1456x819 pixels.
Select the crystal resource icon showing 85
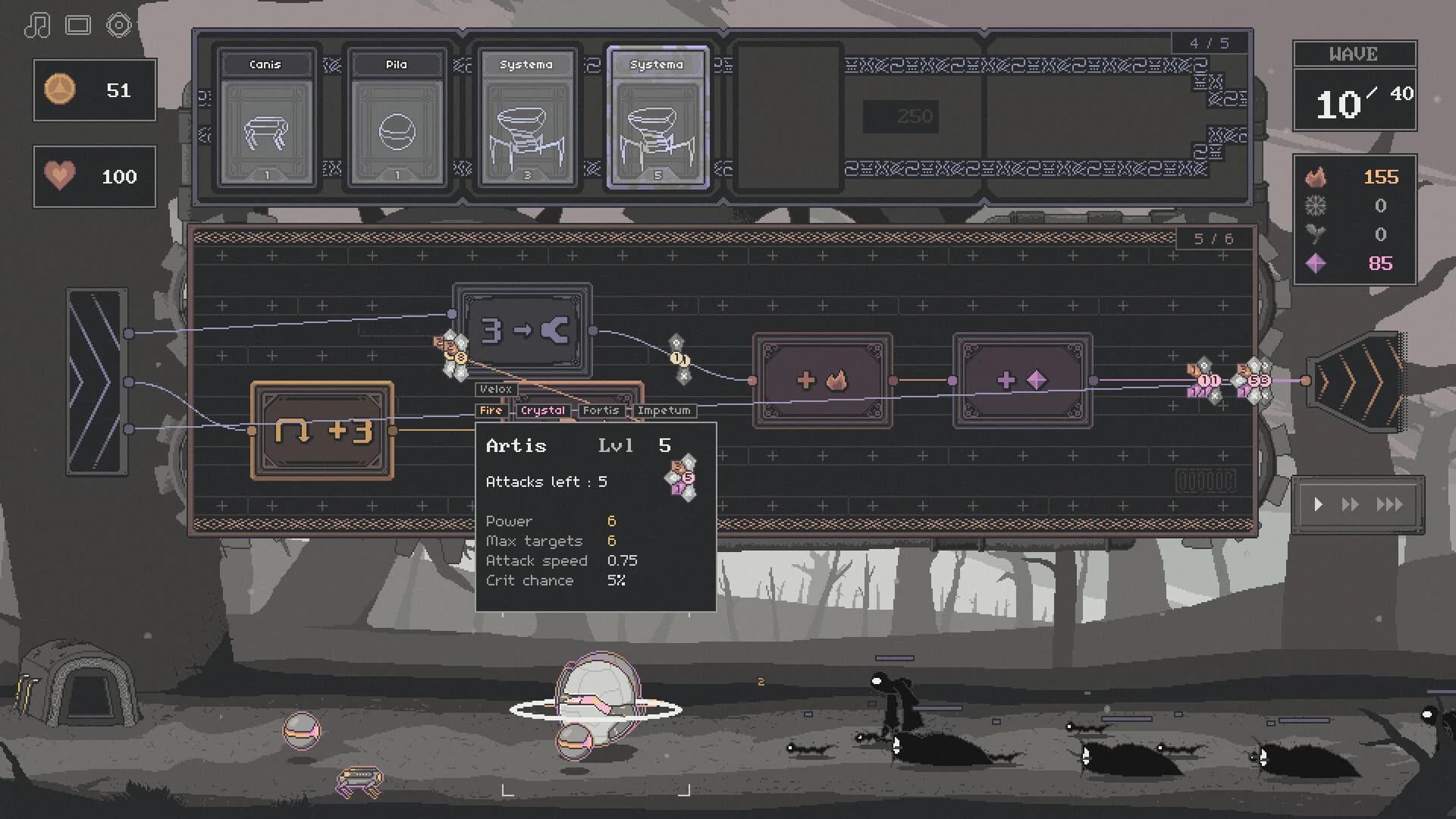pos(1317,264)
